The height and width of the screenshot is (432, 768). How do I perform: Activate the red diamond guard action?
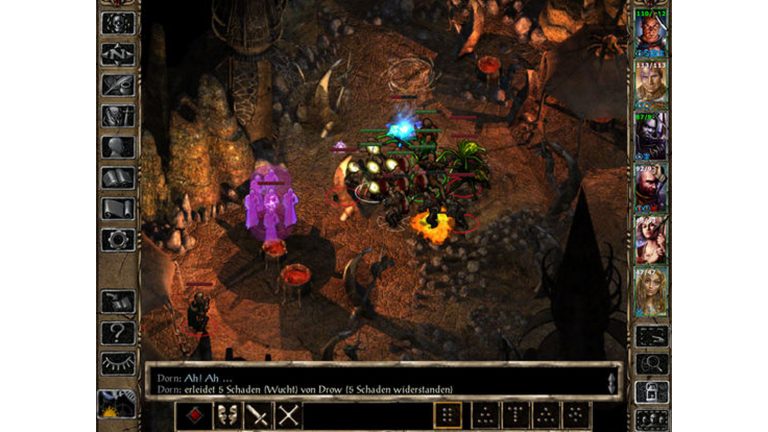197,415
